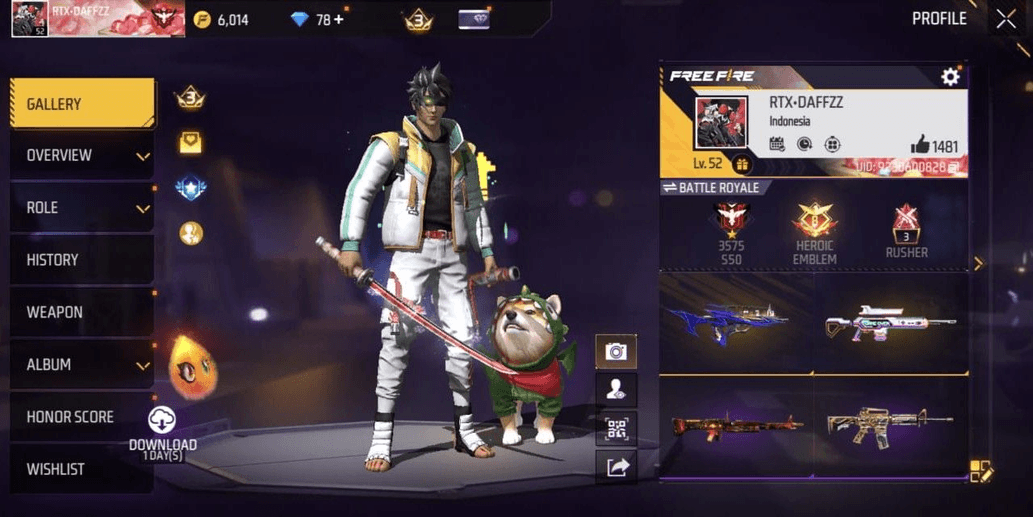Show the Weapon section

click(x=82, y=312)
